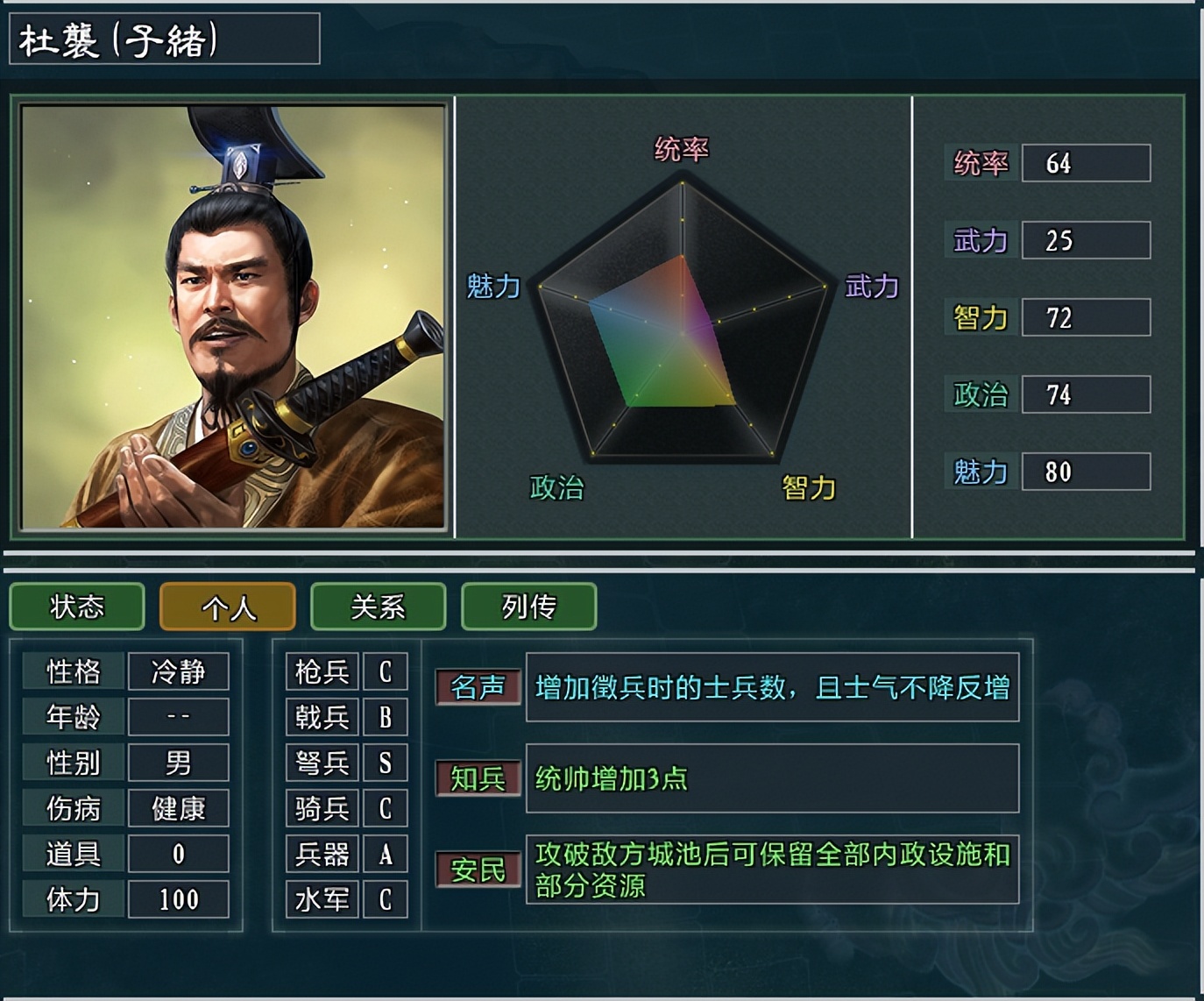Image resolution: width=1204 pixels, height=1001 pixels.
Task: Expand the 道具 item count field
Action: pyautogui.click(x=124, y=853)
